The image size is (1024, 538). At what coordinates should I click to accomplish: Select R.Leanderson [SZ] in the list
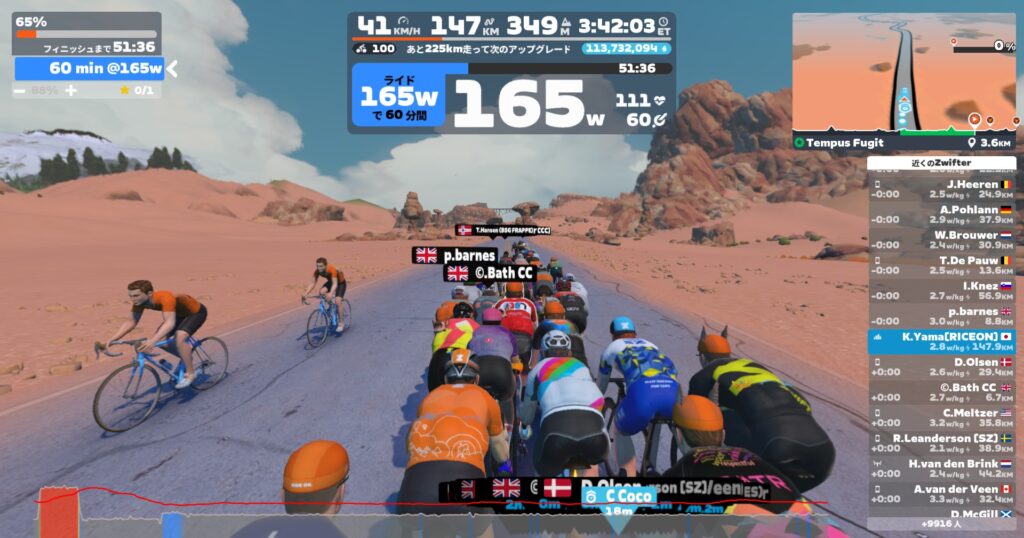tap(941, 443)
